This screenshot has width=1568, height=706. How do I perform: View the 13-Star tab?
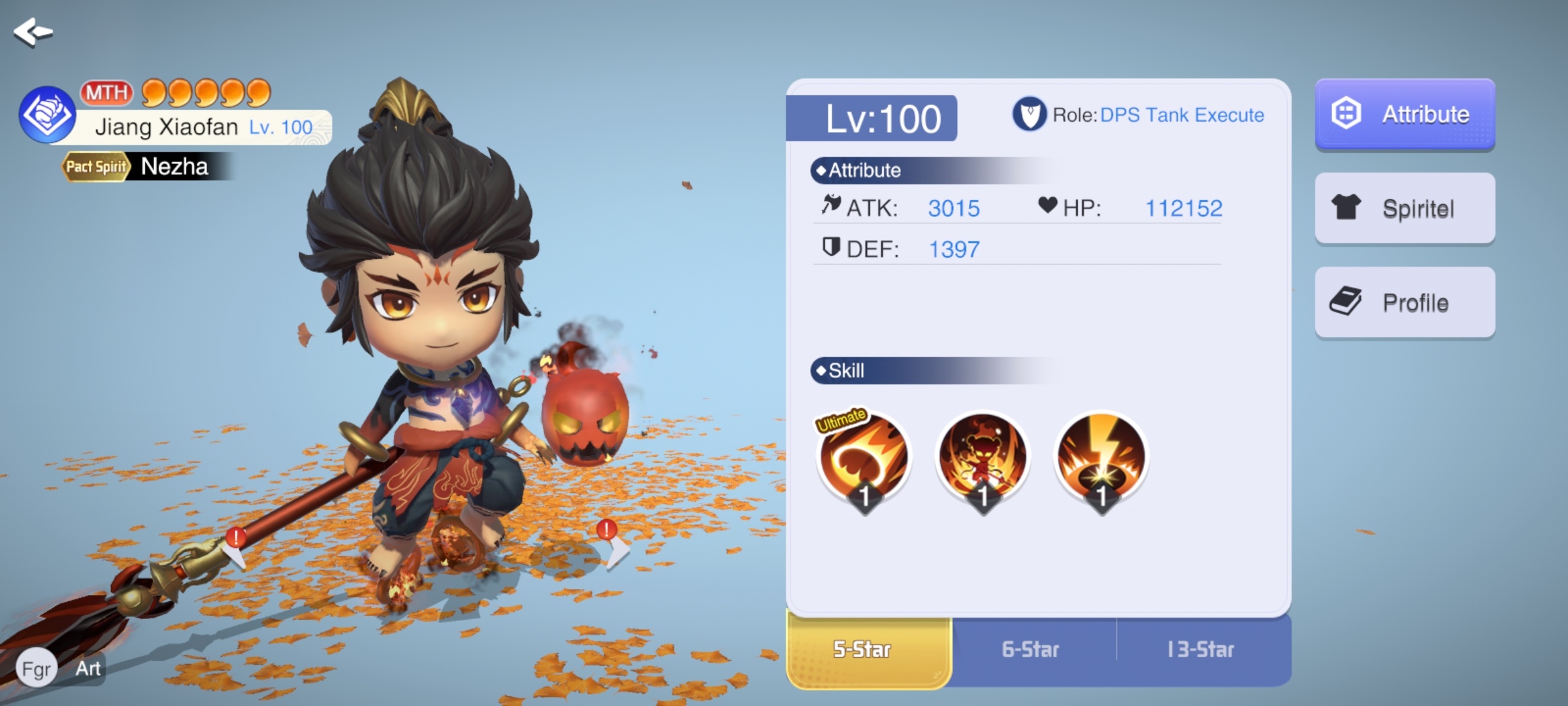(x=1201, y=650)
